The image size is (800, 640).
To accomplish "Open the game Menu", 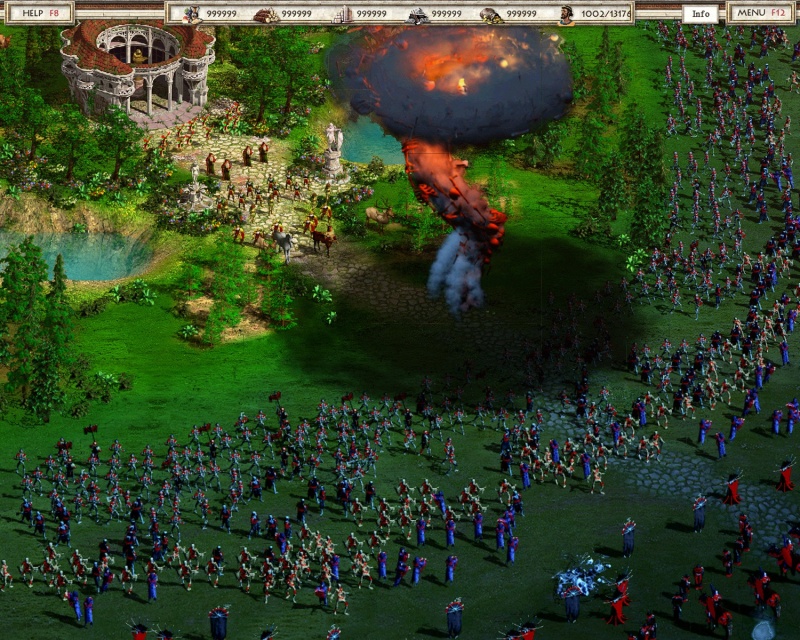I will click(762, 13).
